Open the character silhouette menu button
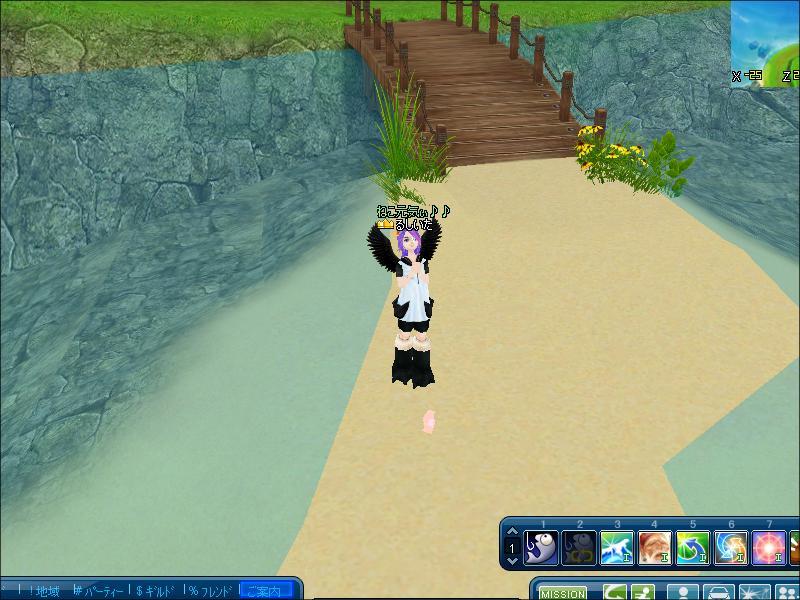Viewport: 800px width, 600px height. click(x=683, y=593)
